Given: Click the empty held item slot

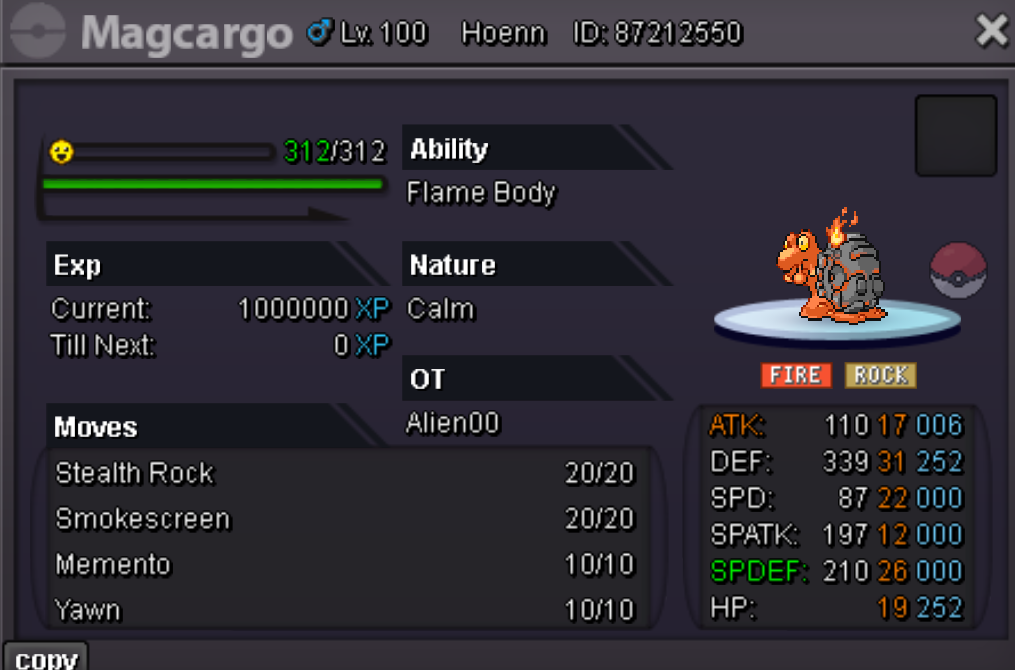Looking at the screenshot, I should [x=956, y=136].
